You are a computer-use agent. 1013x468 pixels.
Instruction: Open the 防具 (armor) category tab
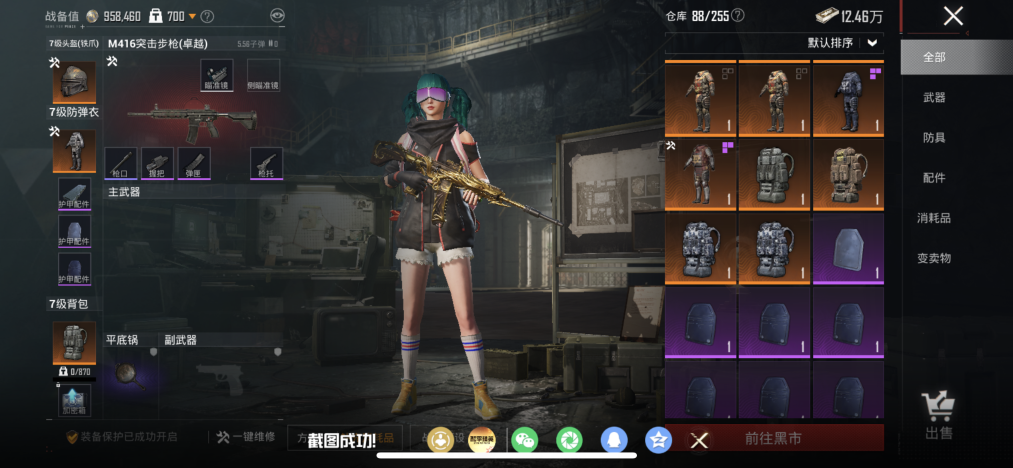coord(934,137)
